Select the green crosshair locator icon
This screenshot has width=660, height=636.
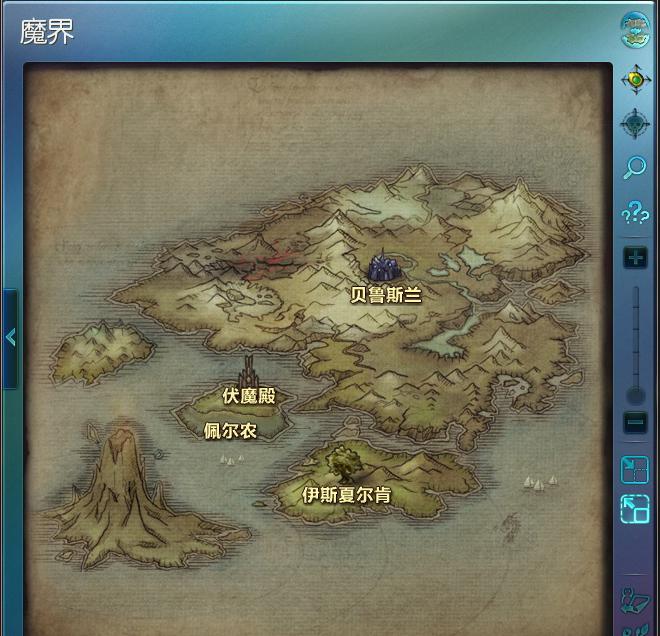635,79
